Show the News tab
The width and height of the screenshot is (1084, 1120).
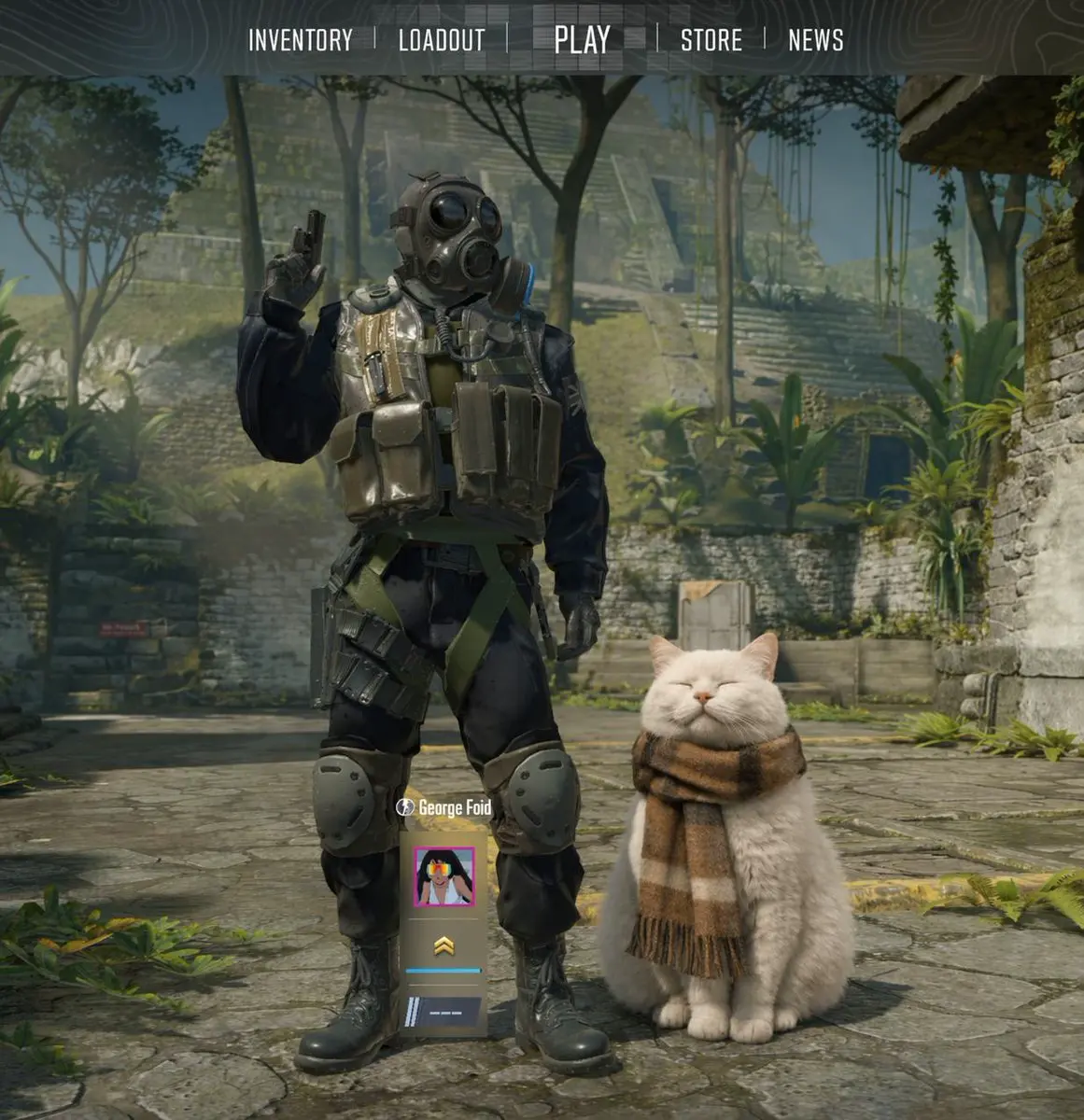pyautogui.click(x=815, y=40)
